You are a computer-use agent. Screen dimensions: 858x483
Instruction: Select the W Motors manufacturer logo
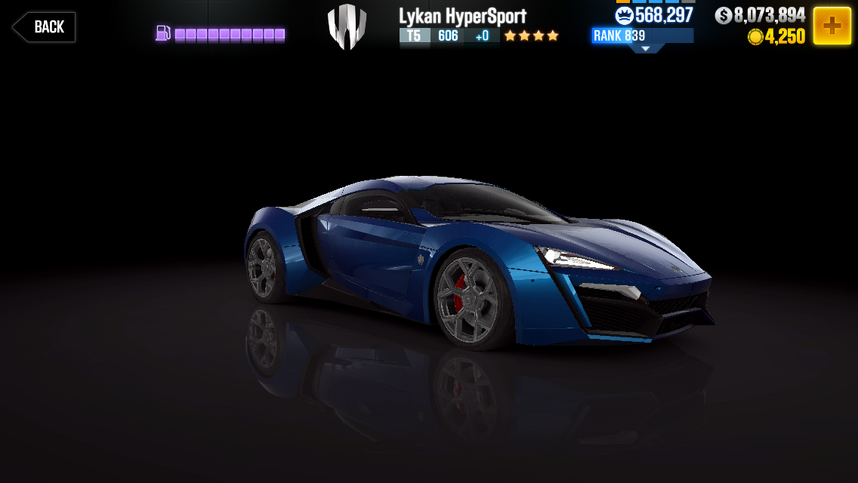[x=347, y=27]
